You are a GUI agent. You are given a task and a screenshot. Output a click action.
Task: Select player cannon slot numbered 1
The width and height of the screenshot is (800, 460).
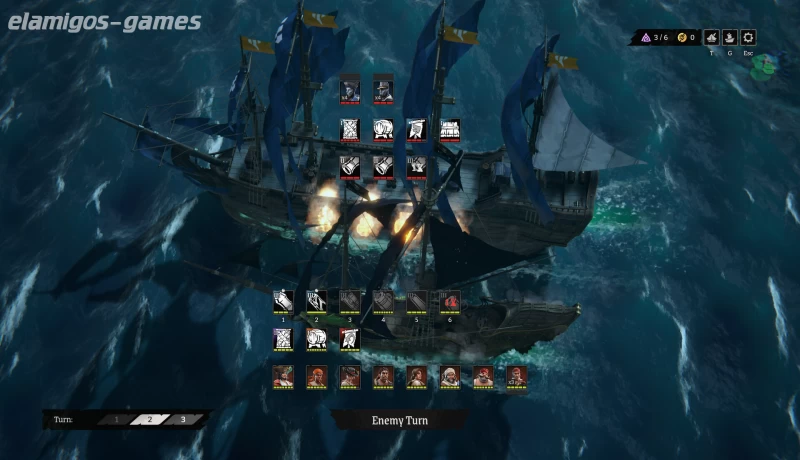pyautogui.click(x=283, y=300)
